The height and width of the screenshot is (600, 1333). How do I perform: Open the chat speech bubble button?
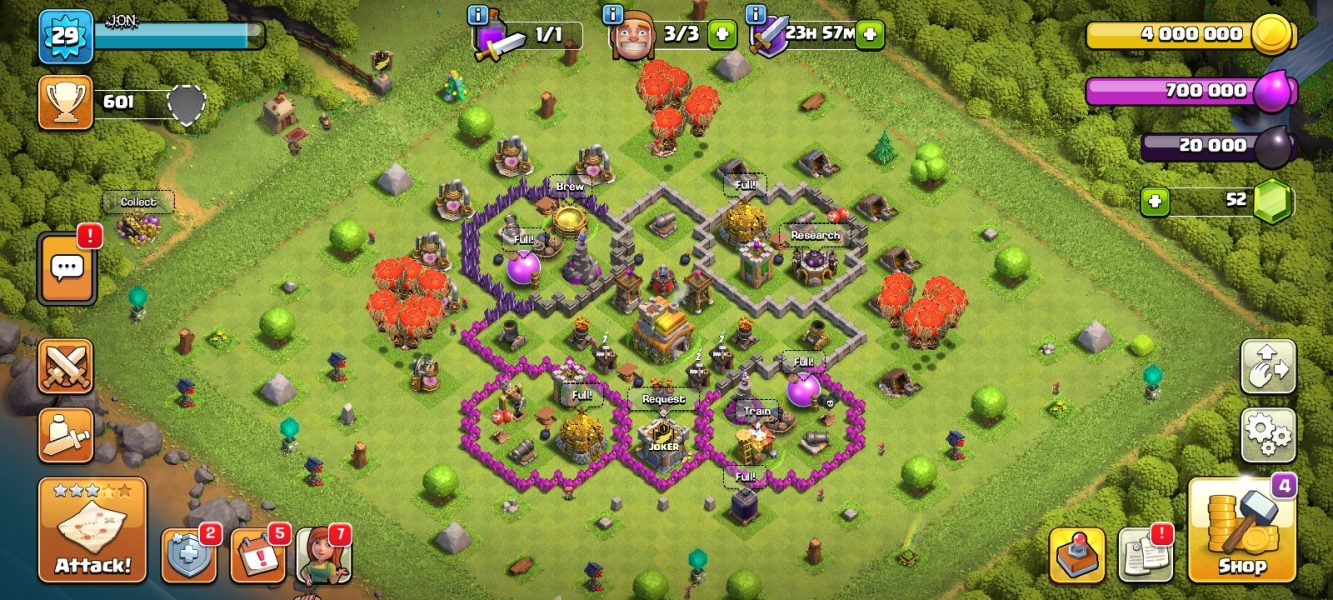67,268
